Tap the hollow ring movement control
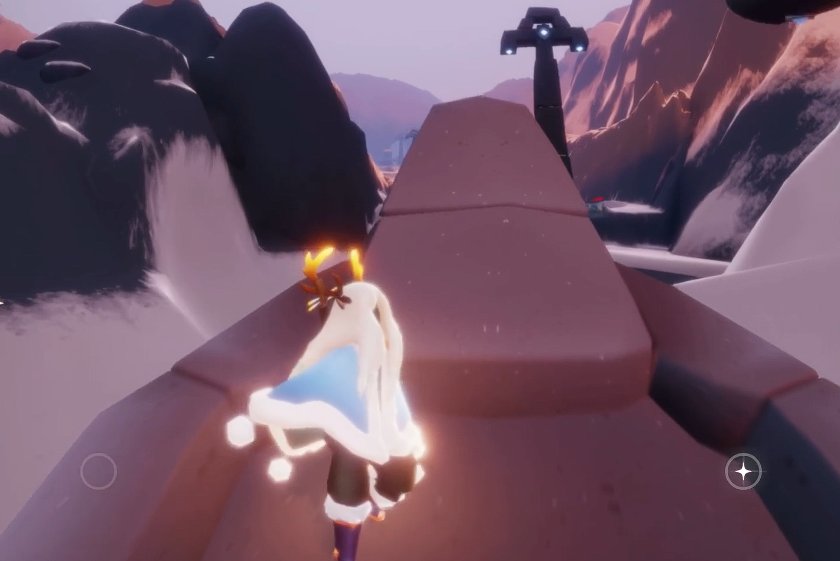Viewport: 840px width, 561px height. tap(98, 471)
